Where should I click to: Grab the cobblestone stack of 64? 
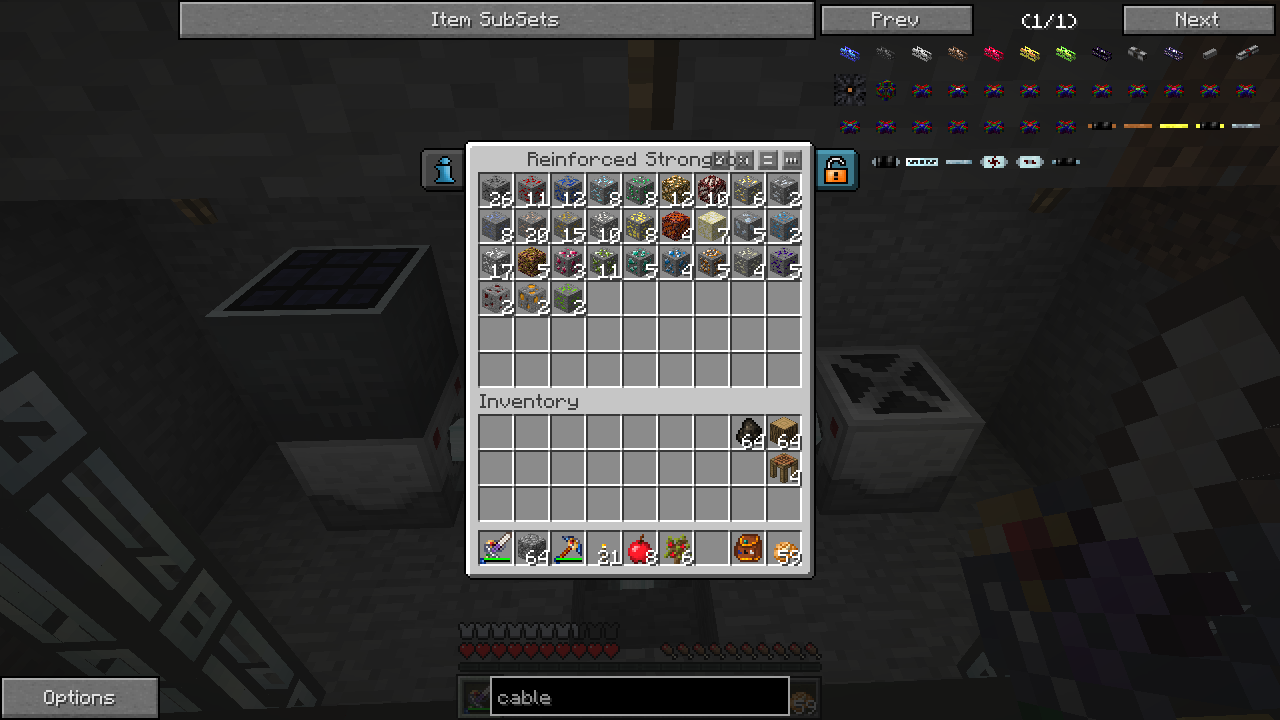[x=532, y=549]
